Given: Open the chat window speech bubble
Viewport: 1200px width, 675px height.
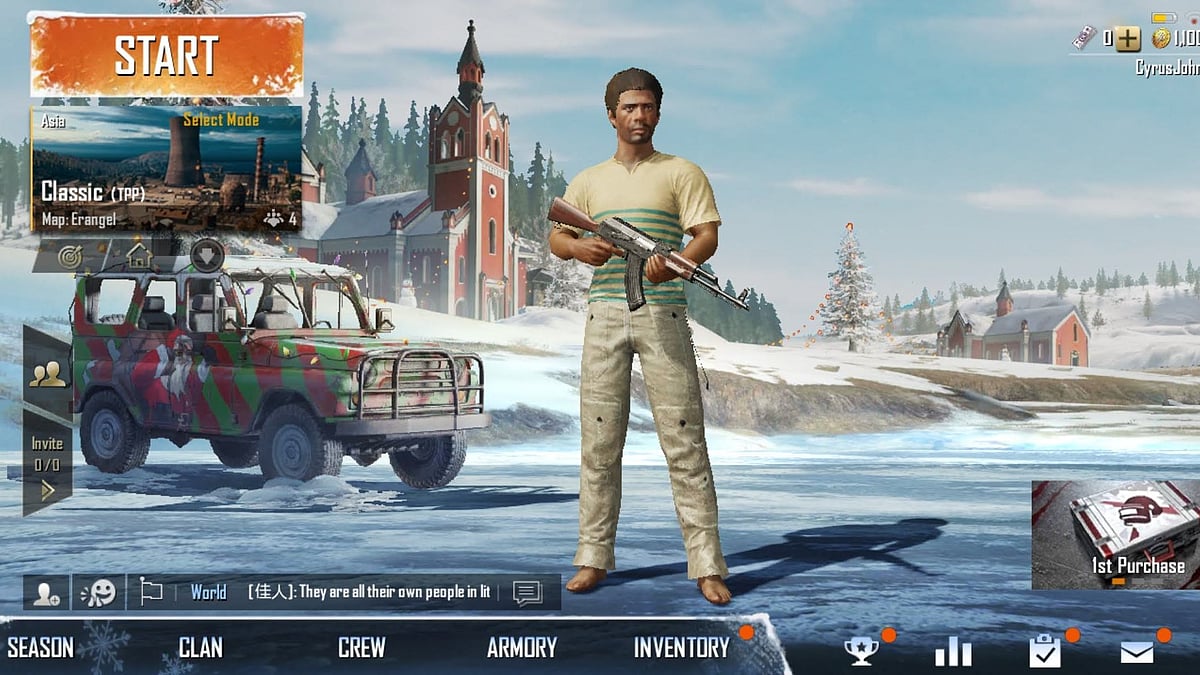Looking at the screenshot, I should [x=527, y=592].
